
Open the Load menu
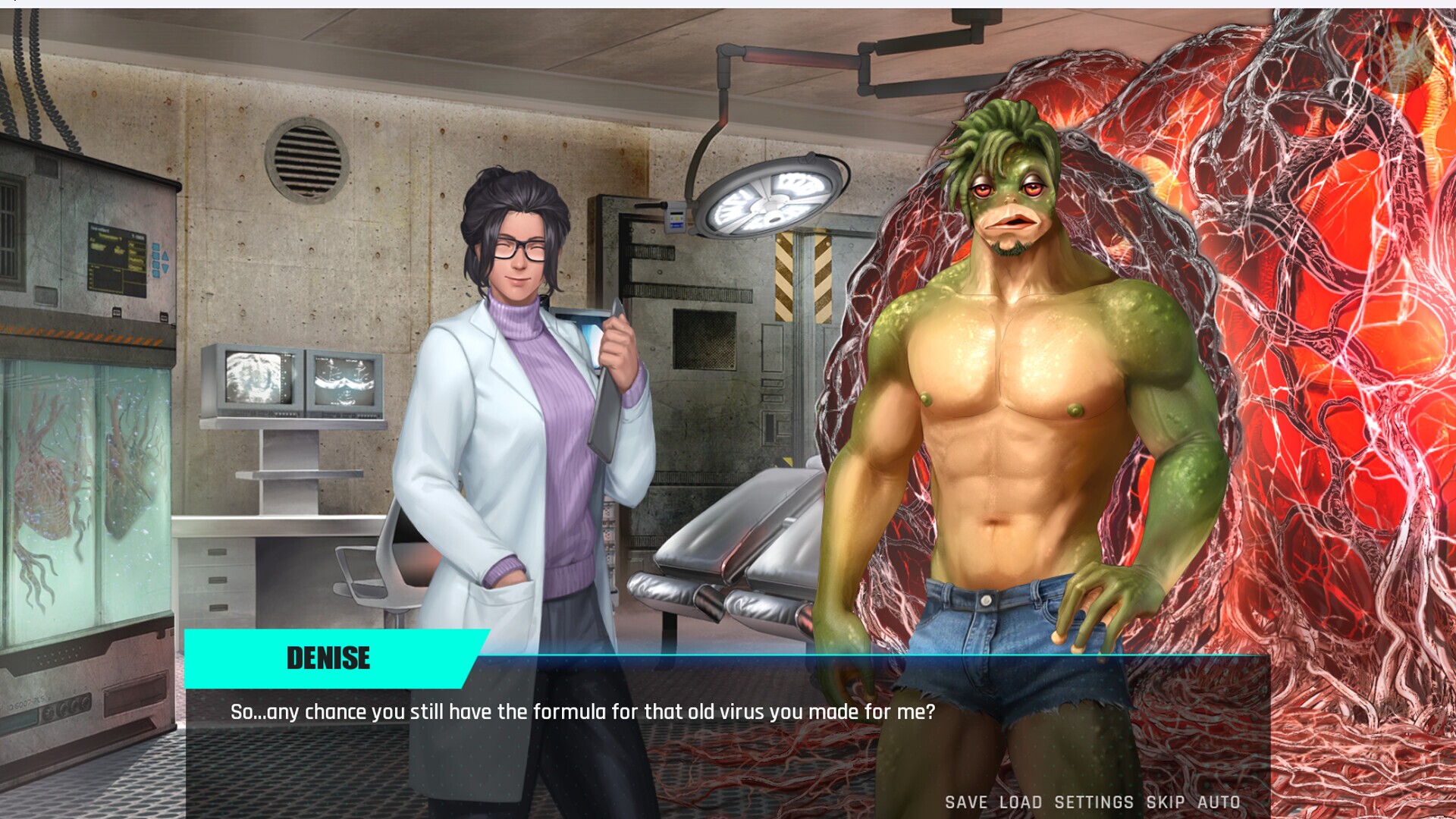point(1020,802)
